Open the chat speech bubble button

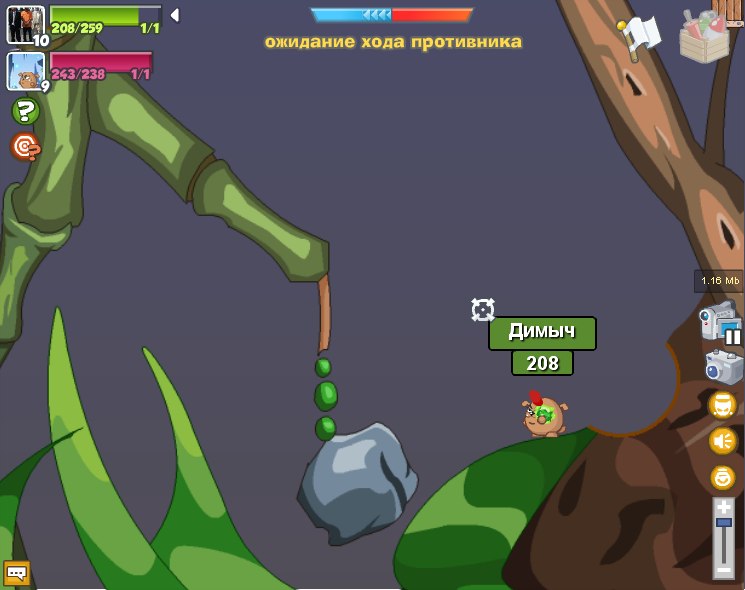click(x=17, y=573)
